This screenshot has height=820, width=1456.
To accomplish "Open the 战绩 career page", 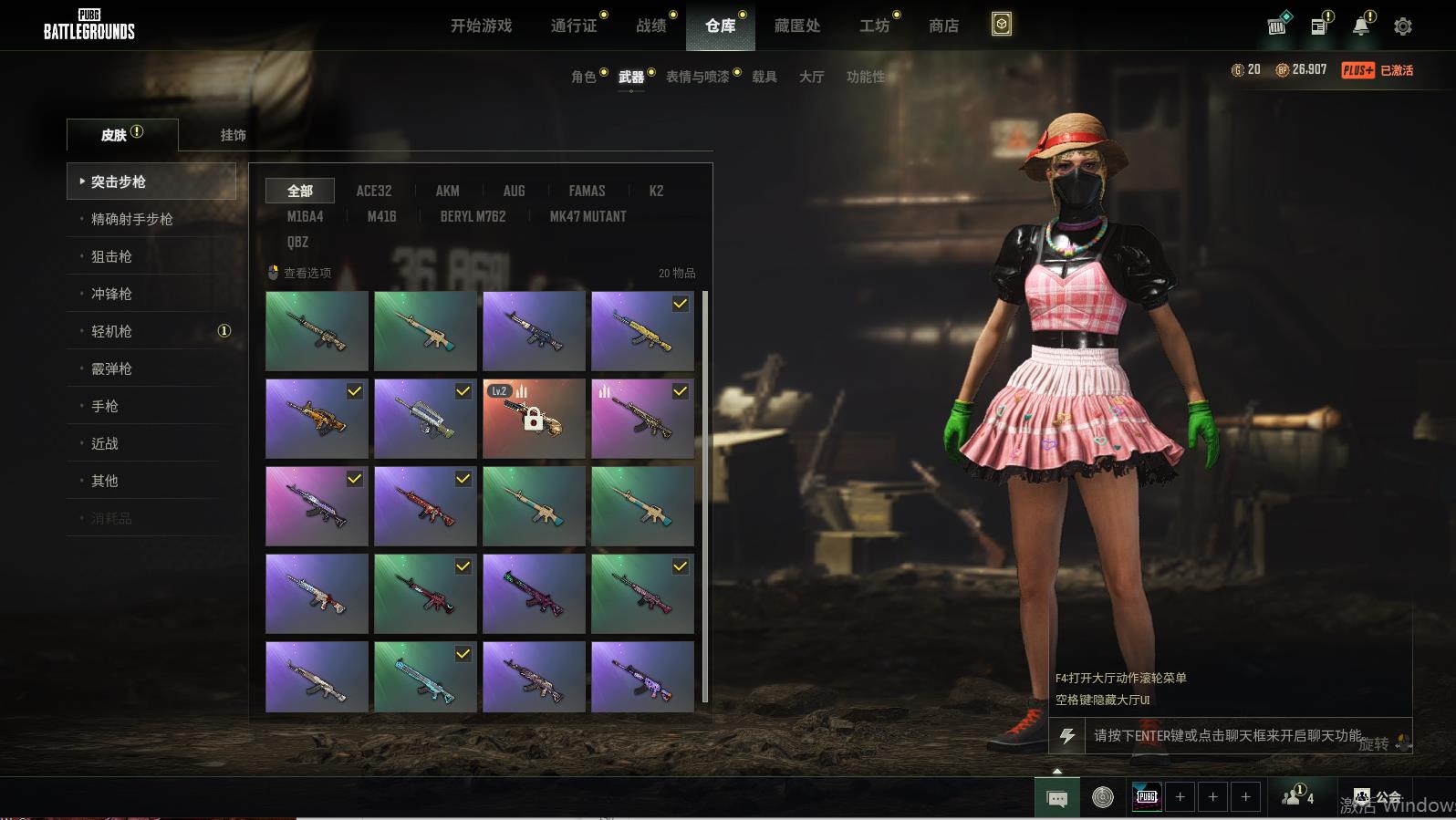I will click(651, 26).
